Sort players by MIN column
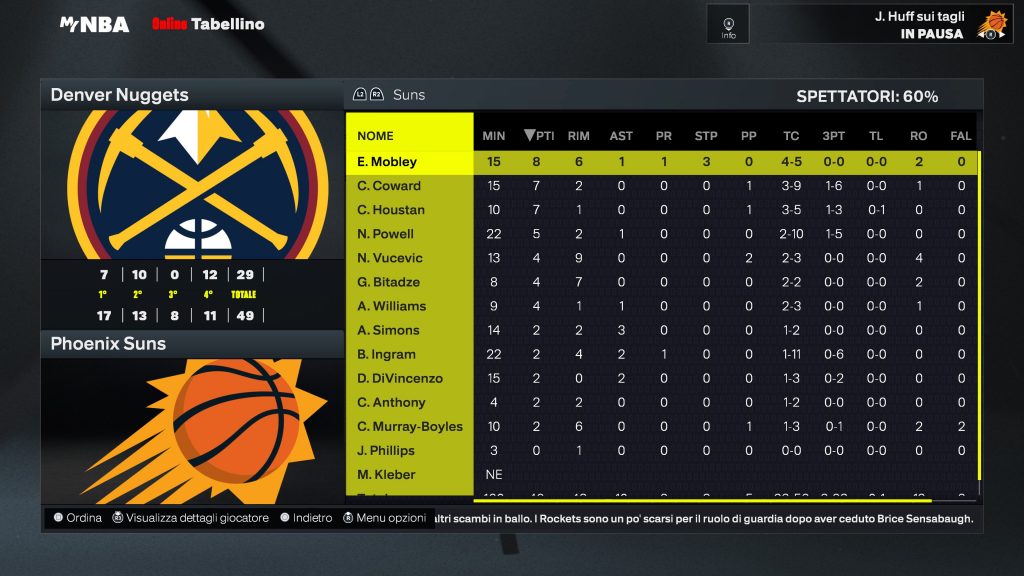The image size is (1024, 576). [x=494, y=136]
